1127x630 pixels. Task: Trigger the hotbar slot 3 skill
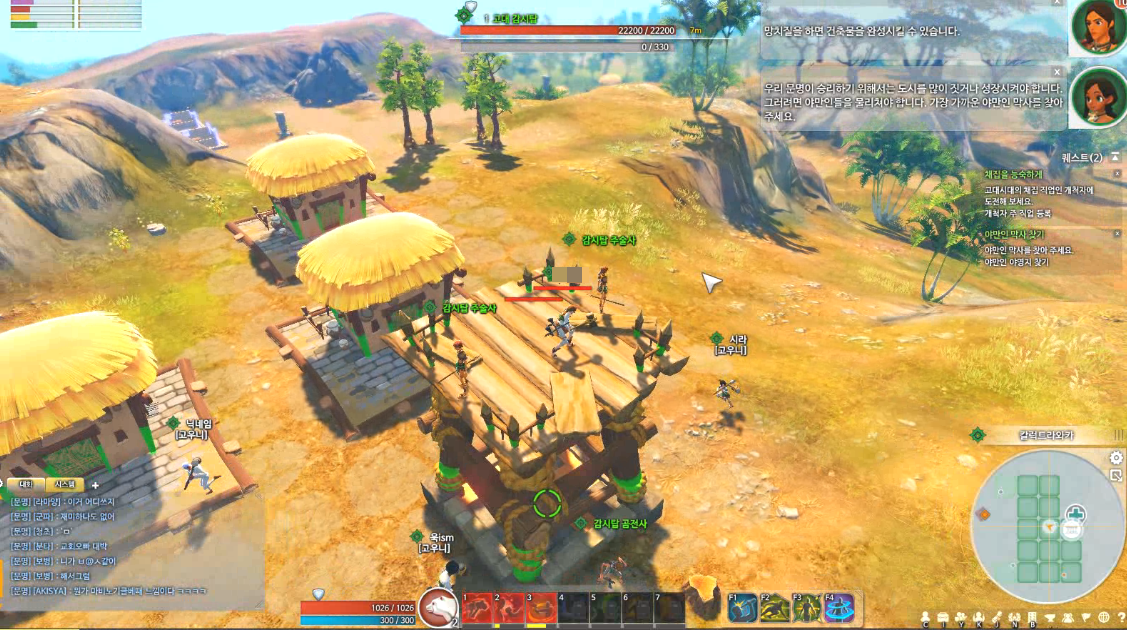(x=543, y=607)
